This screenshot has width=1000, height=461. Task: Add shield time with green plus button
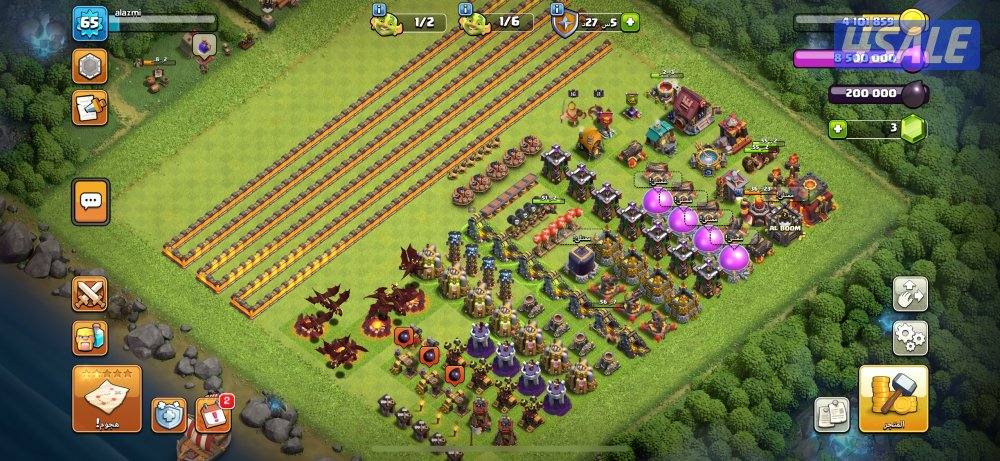click(629, 21)
